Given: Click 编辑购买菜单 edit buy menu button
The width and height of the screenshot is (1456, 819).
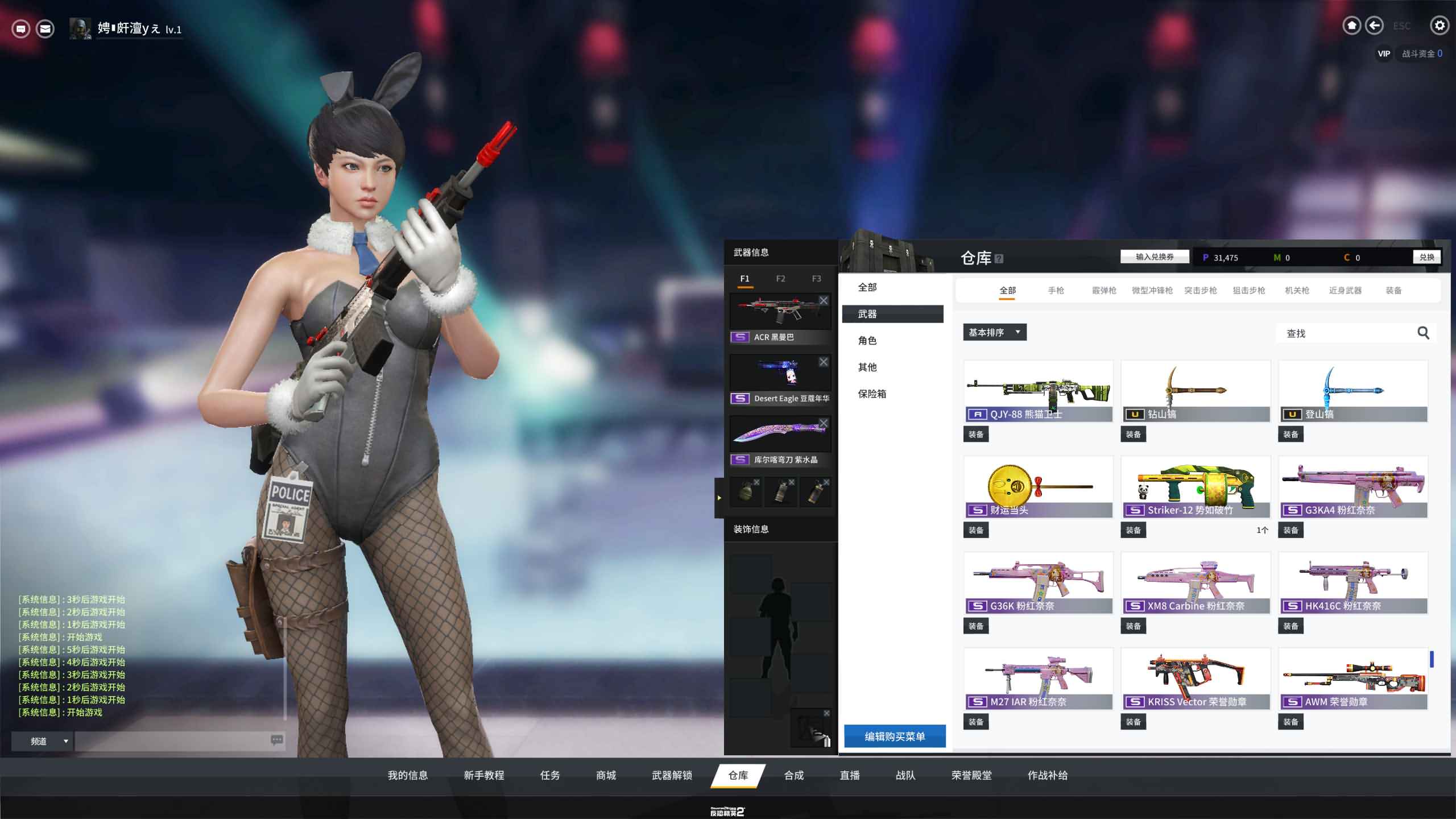Looking at the screenshot, I should point(895,737).
